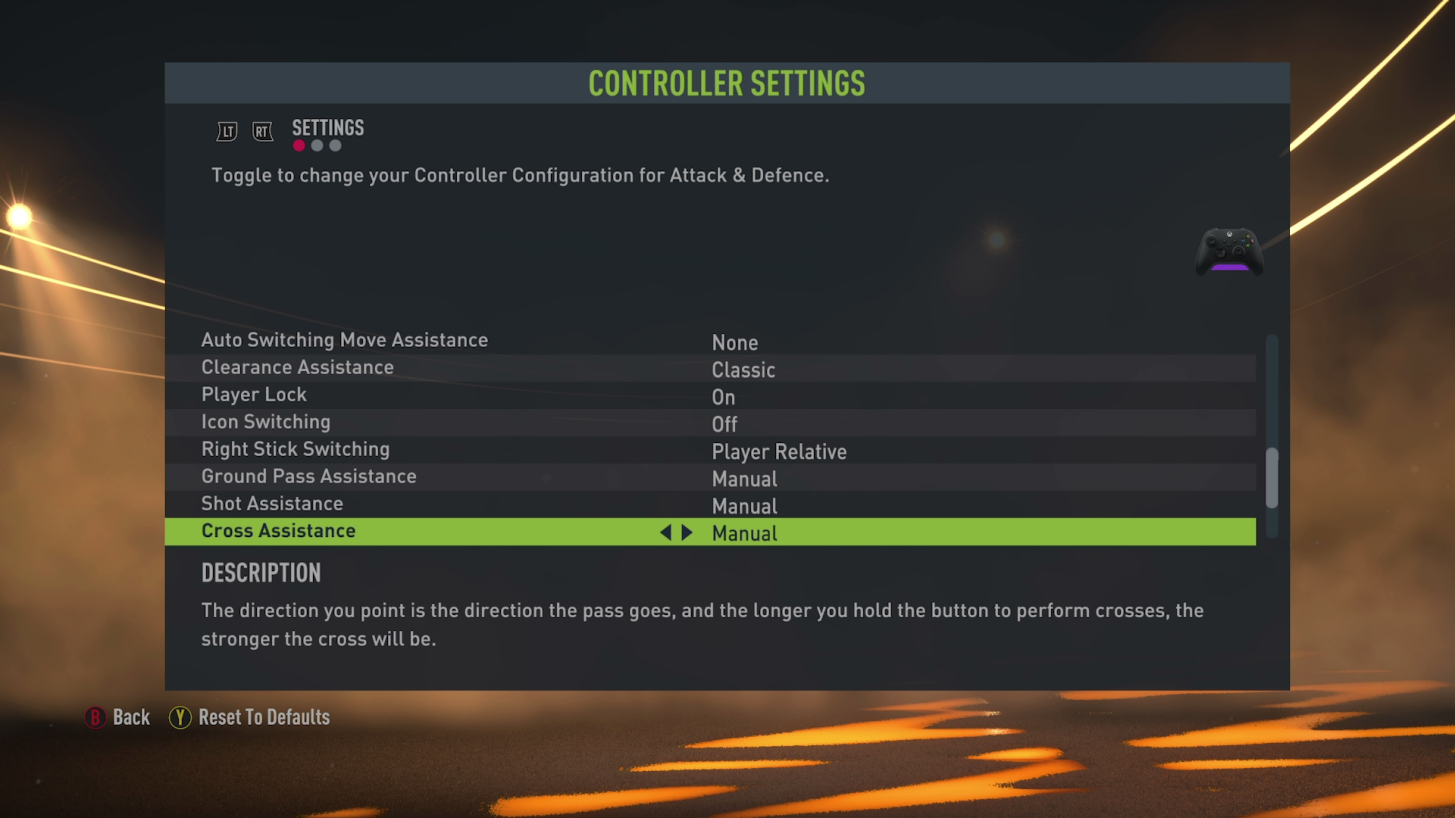
Task: Enable Icon Switching
Action: click(724, 424)
